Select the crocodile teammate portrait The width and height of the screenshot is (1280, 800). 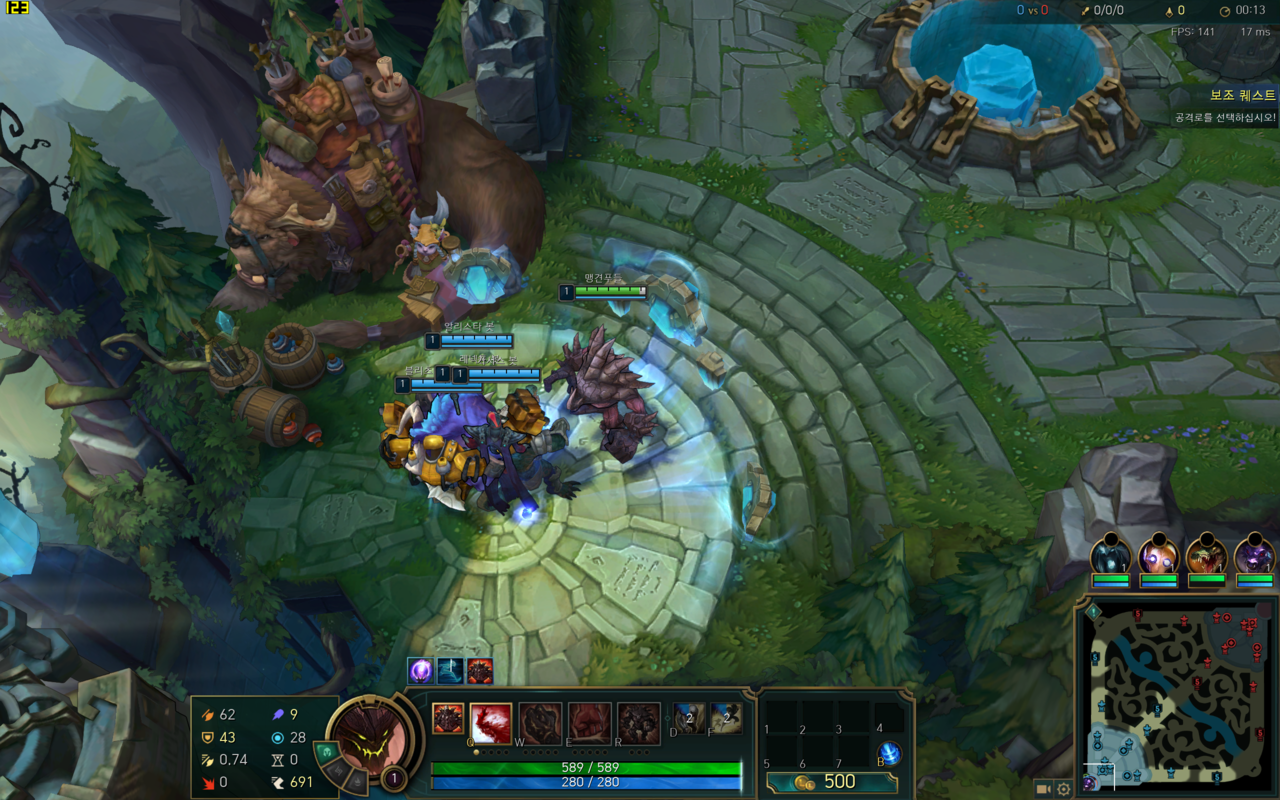pos(1206,555)
